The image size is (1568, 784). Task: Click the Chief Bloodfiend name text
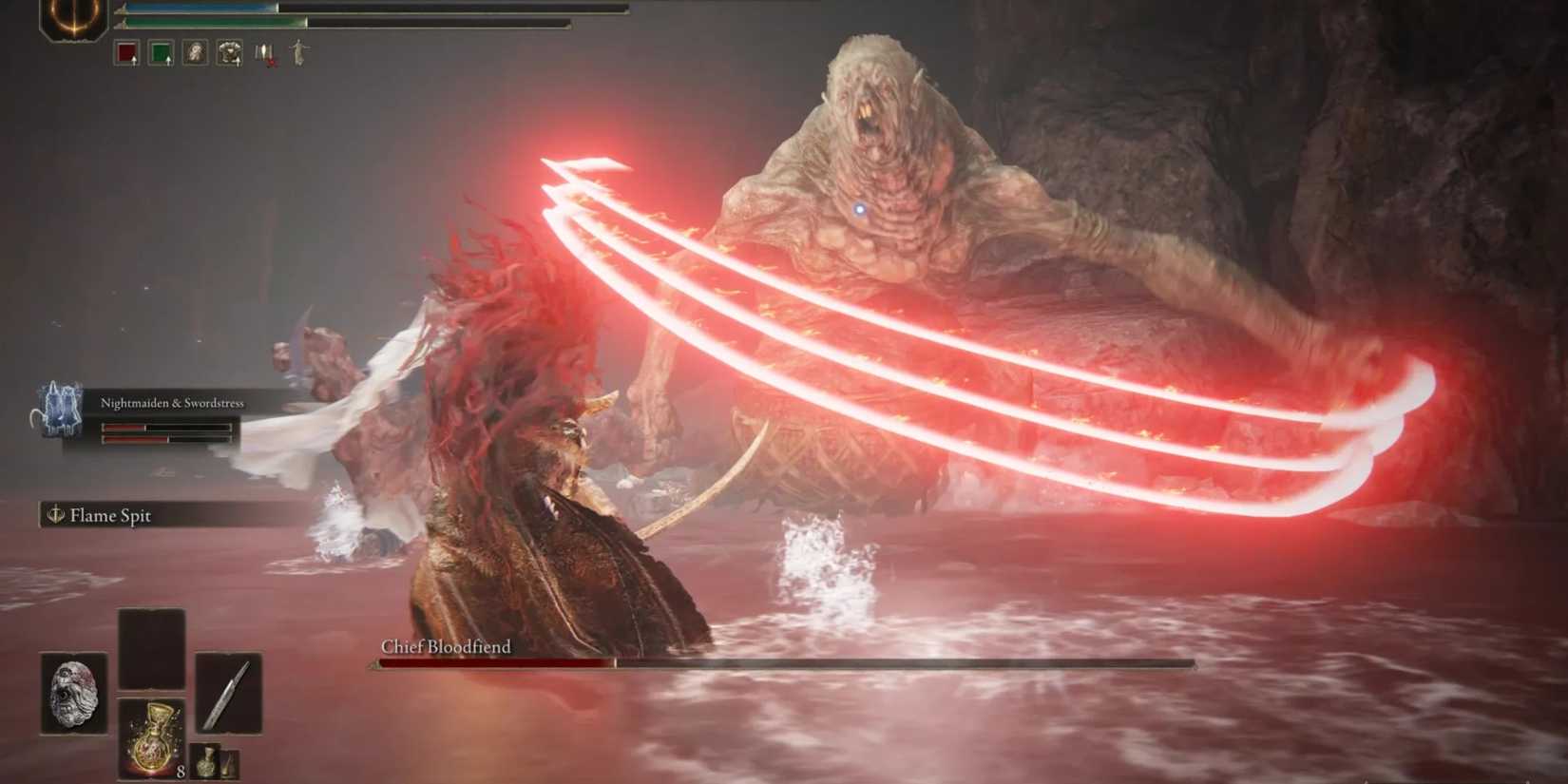pos(445,646)
